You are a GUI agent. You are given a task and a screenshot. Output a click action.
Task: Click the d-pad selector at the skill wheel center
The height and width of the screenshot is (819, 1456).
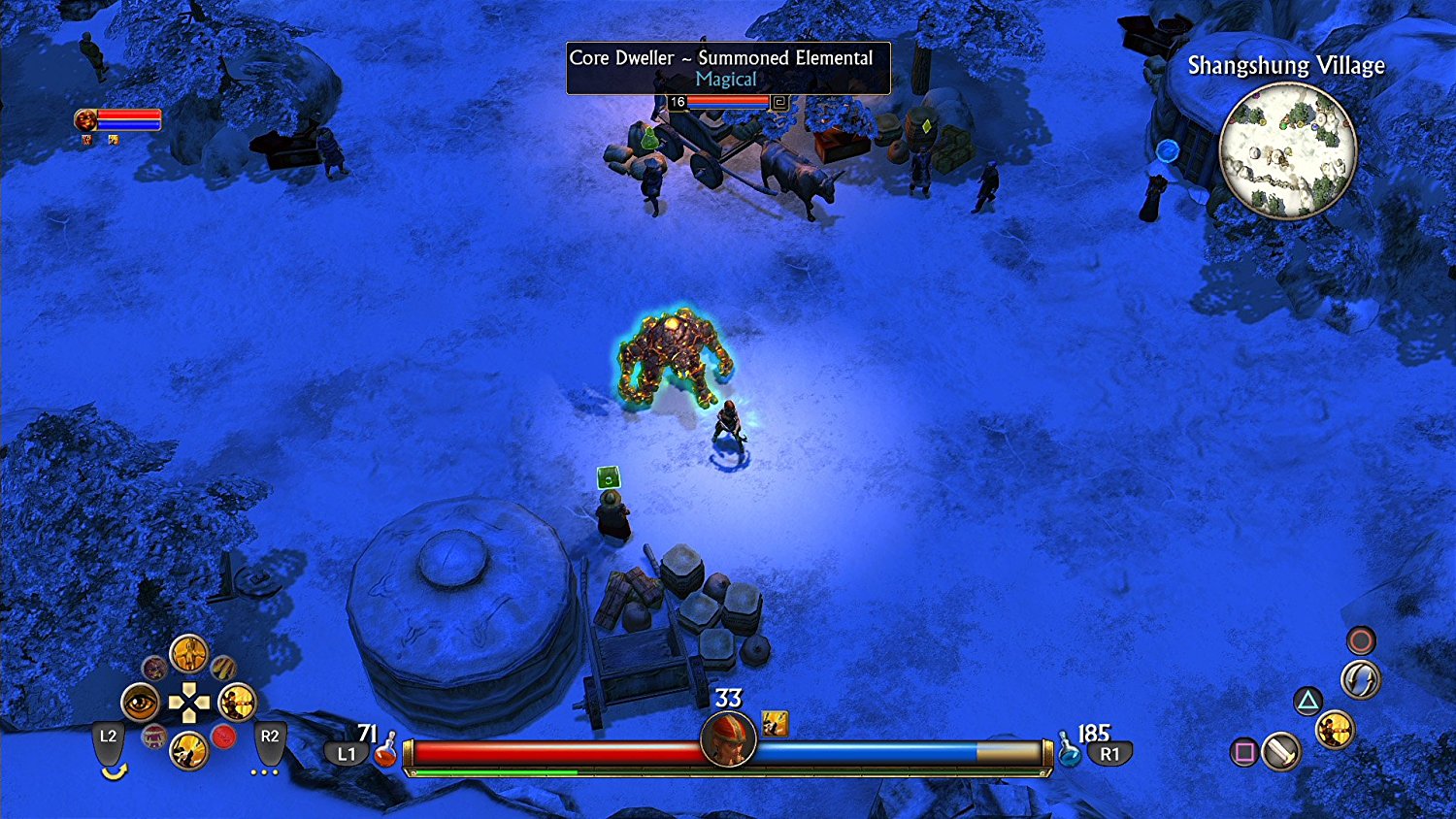tap(189, 702)
